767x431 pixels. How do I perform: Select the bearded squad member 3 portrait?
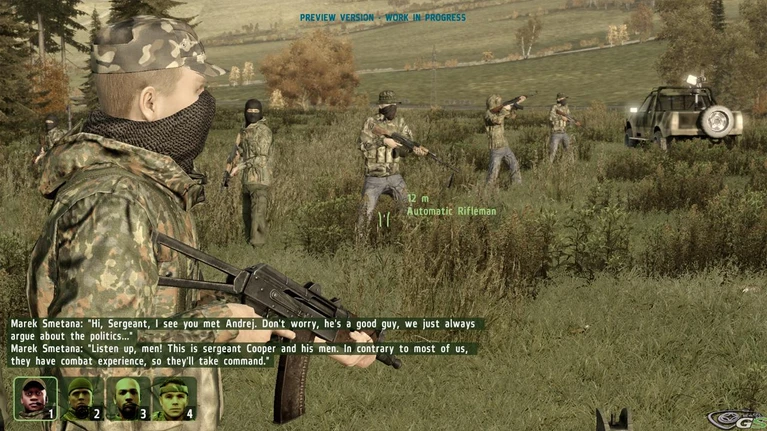click(x=126, y=397)
